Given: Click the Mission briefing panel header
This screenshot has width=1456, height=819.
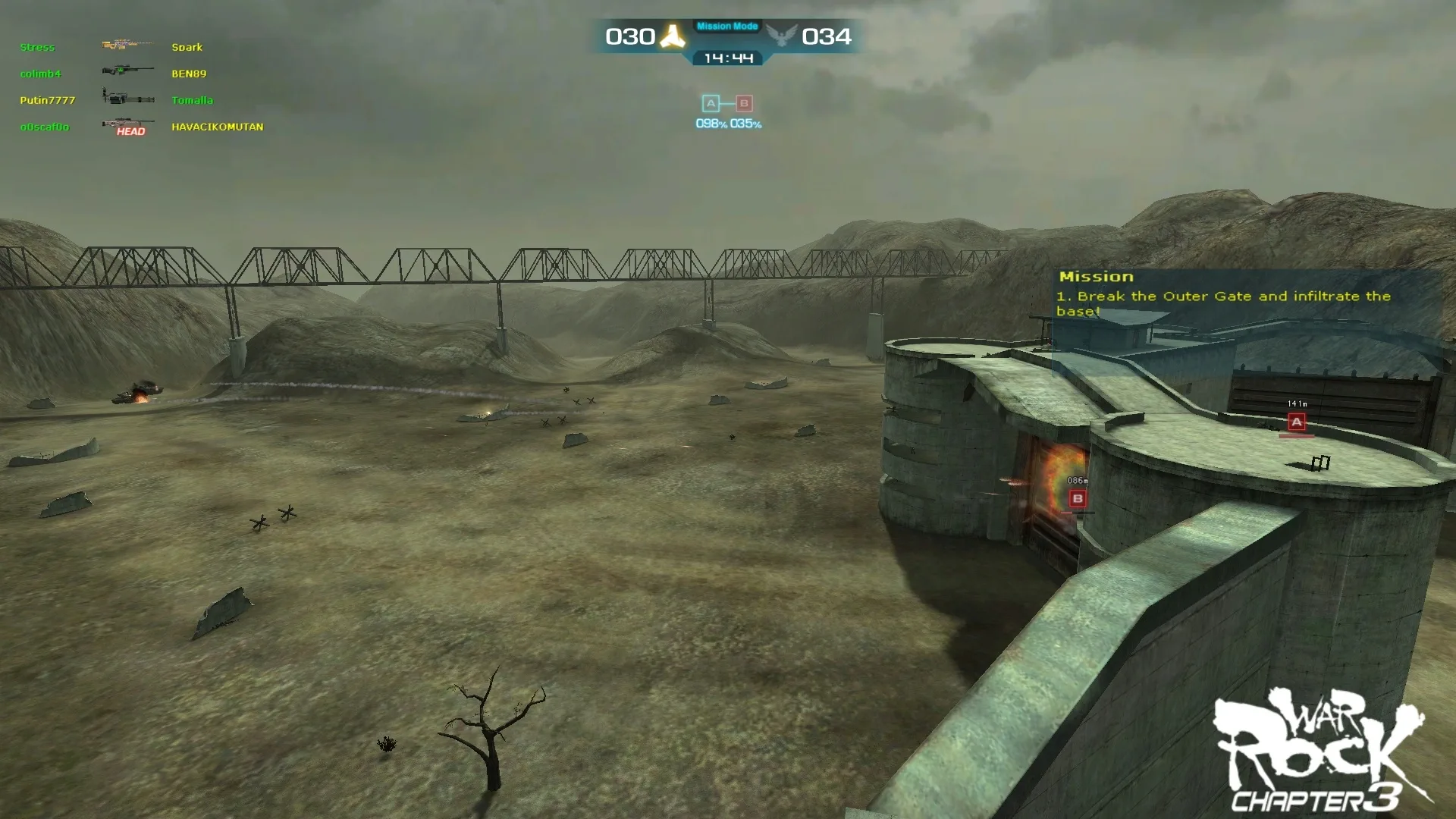Looking at the screenshot, I should pyautogui.click(x=1095, y=276).
